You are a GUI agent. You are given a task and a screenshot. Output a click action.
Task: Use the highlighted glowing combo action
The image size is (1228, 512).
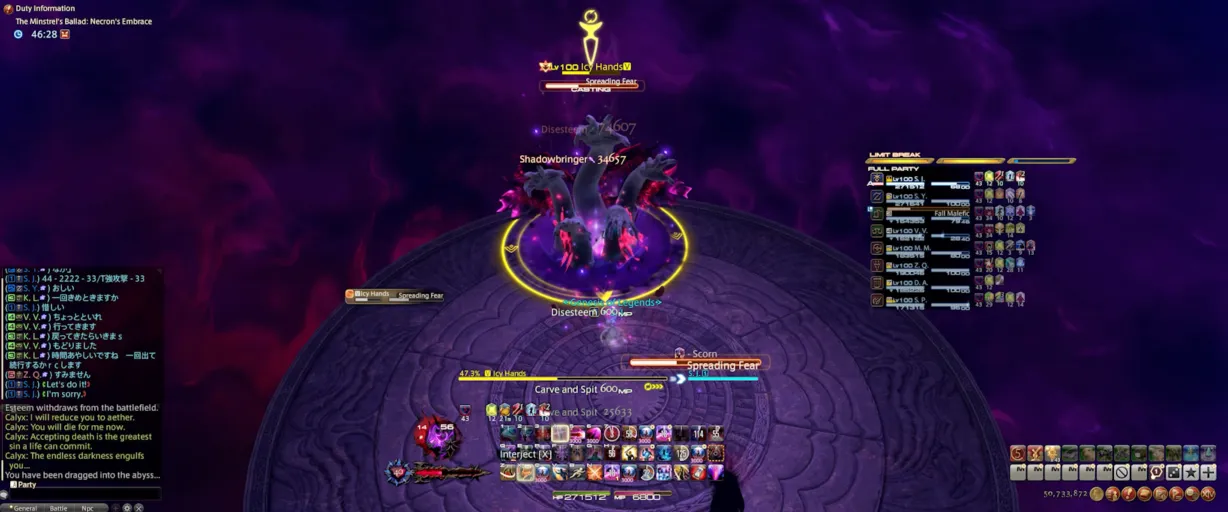coord(560,434)
